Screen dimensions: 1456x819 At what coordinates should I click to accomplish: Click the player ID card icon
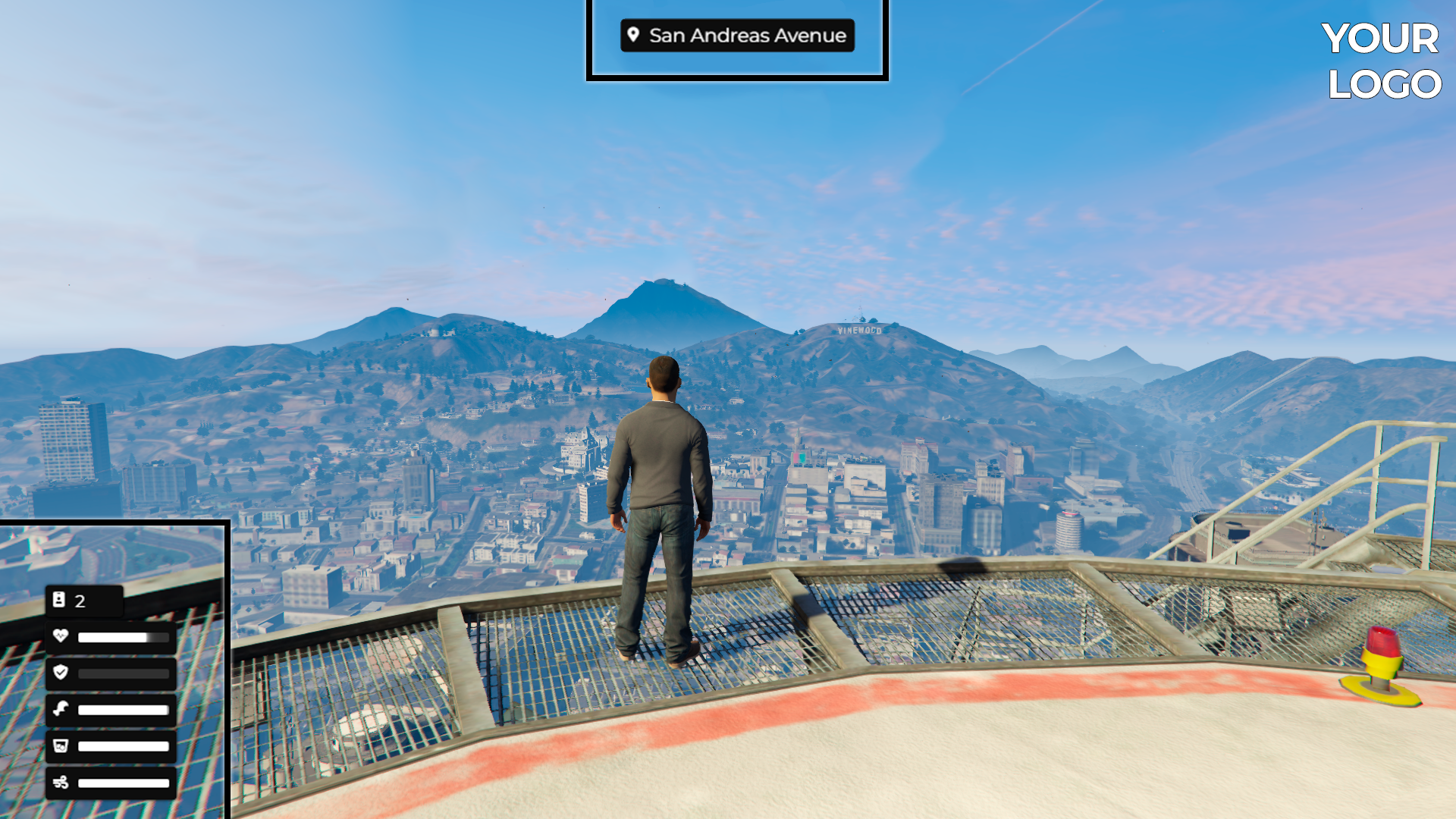[x=59, y=600]
